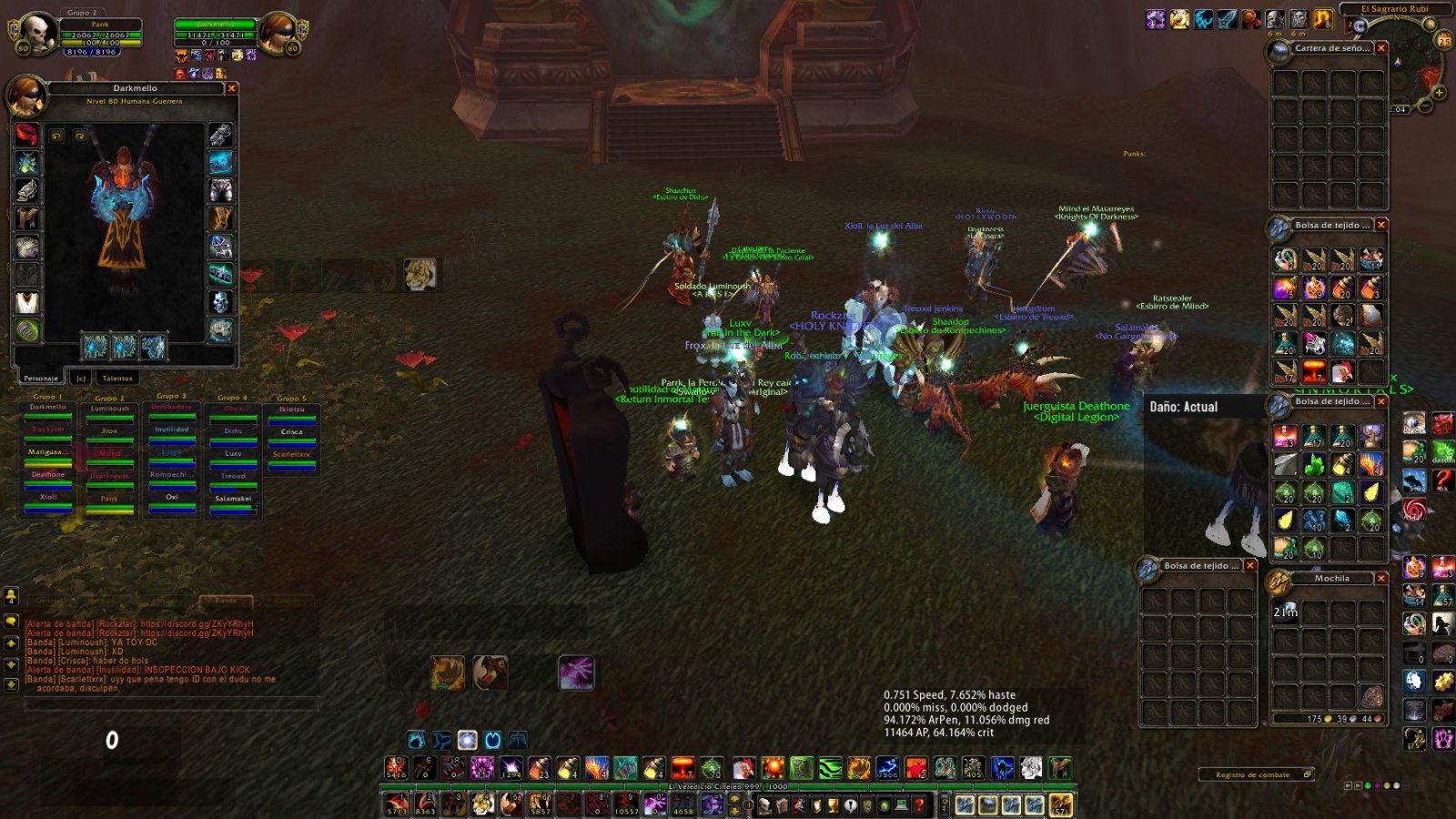
Task: Choose Scarlettxrx from raid Grupo 5
Action: coord(291,455)
